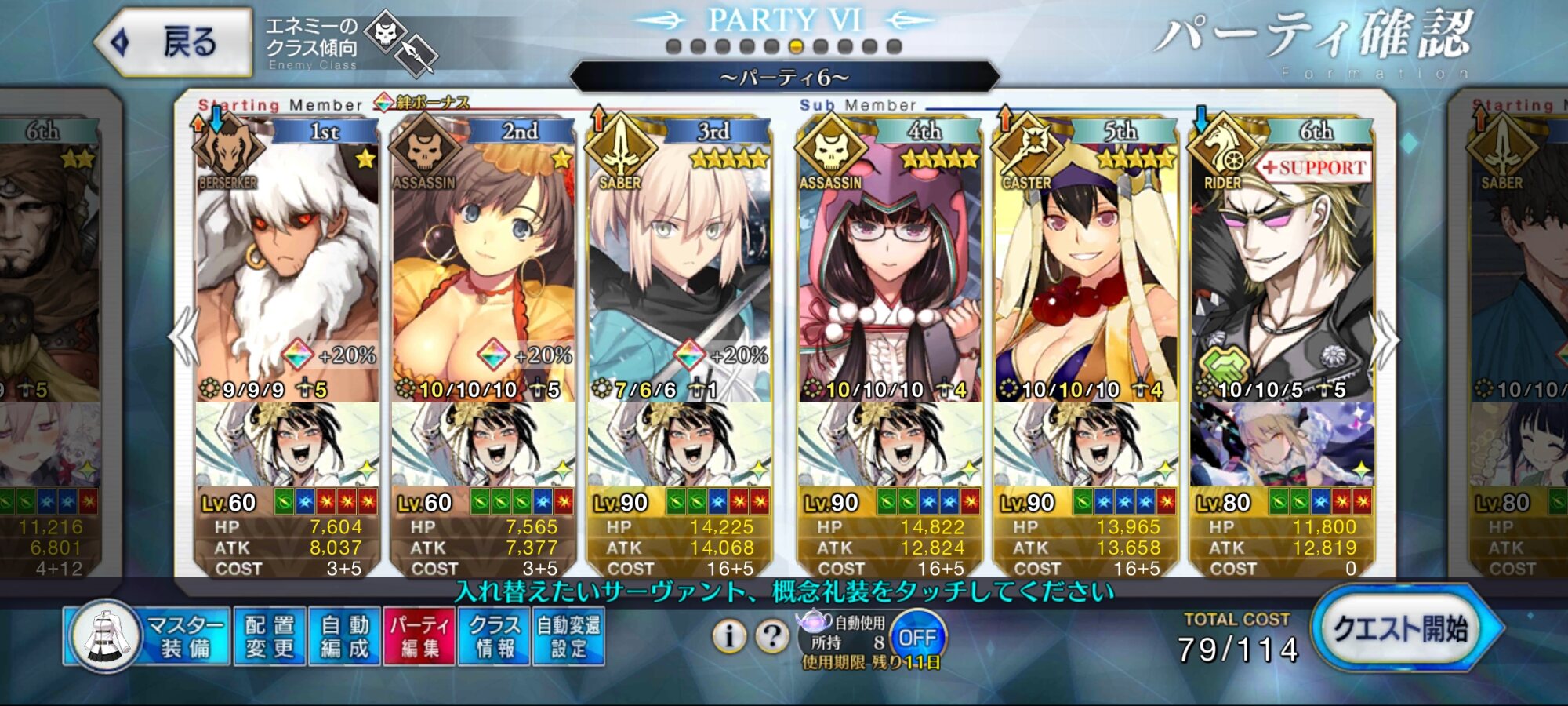Open 自動変還設定 settings
Screen dimensions: 1568x706
click(x=568, y=636)
